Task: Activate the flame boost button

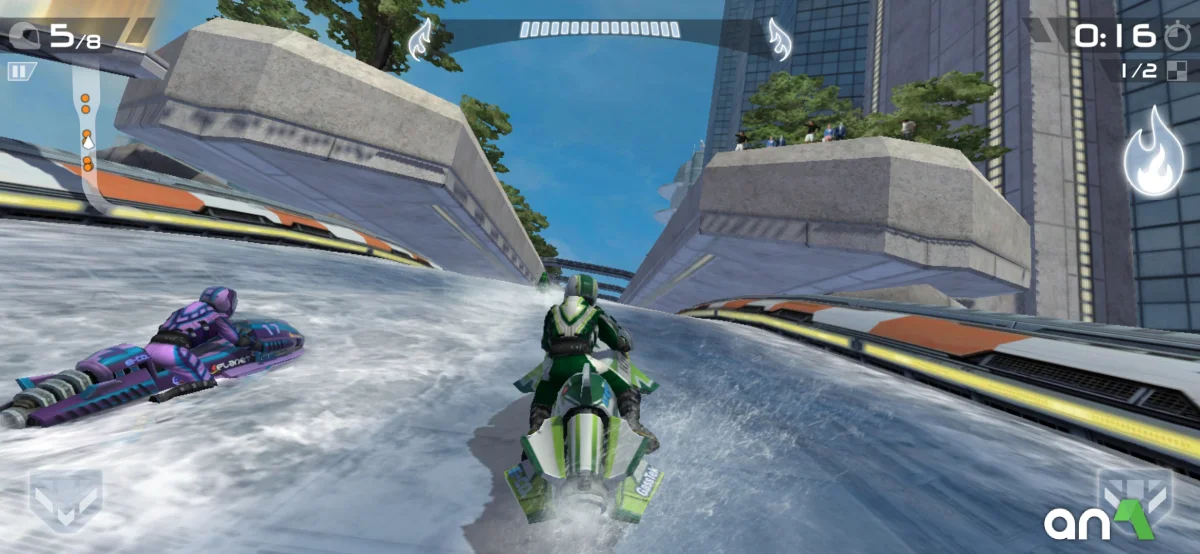Action: click(1153, 154)
